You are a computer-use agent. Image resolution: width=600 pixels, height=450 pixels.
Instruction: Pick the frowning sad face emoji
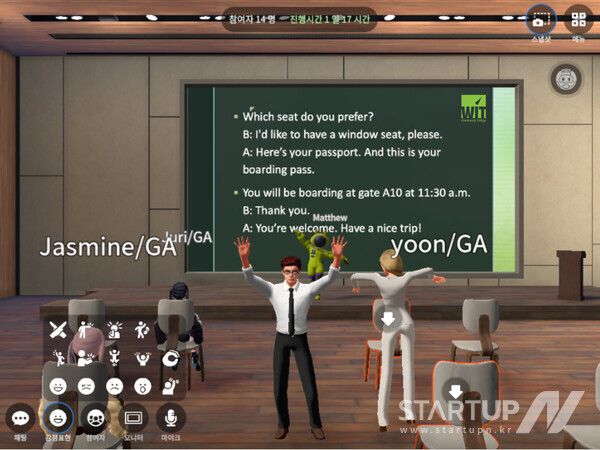pyautogui.click(x=115, y=384)
